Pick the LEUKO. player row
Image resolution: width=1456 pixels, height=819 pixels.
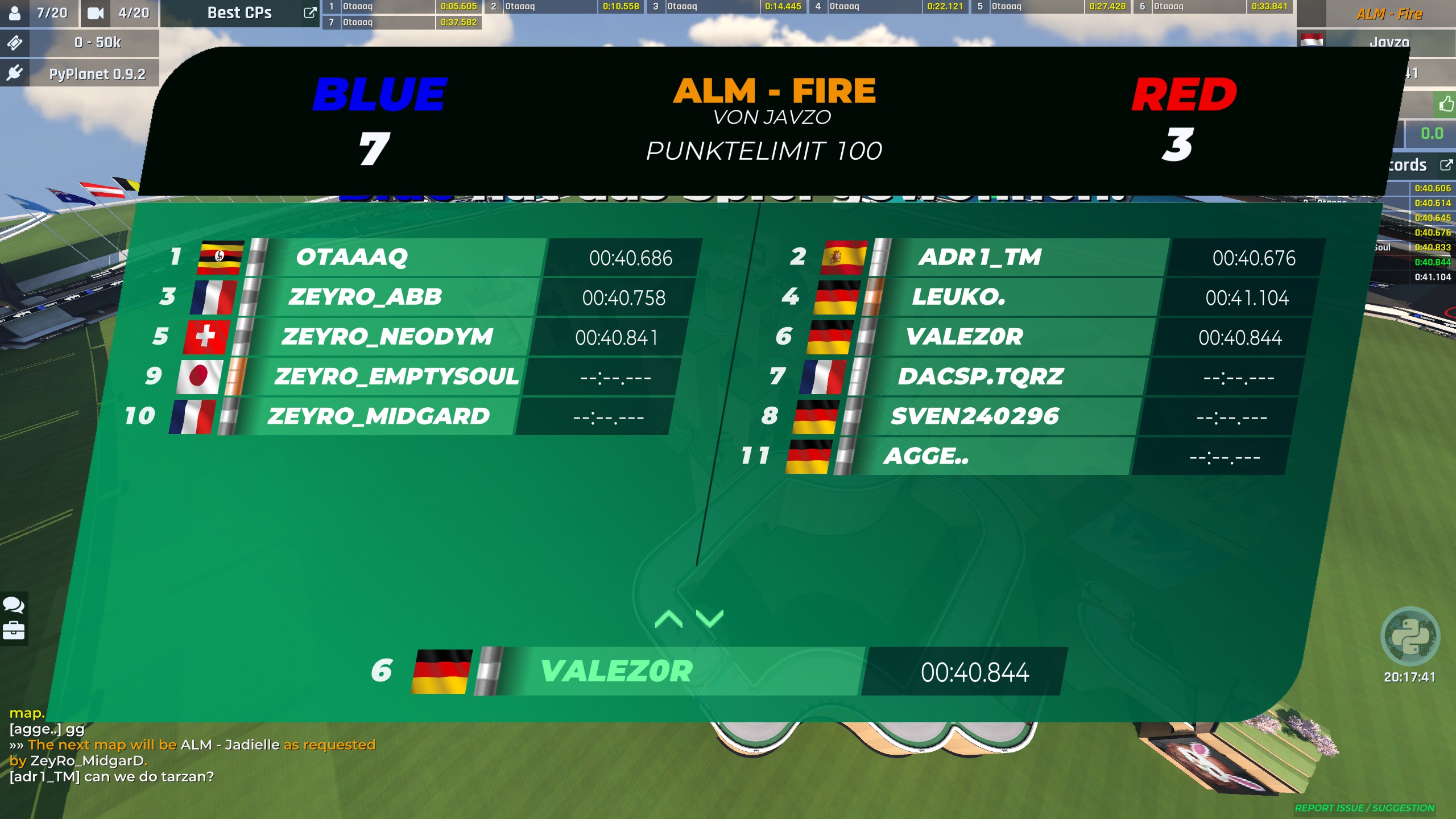(x=958, y=297)
